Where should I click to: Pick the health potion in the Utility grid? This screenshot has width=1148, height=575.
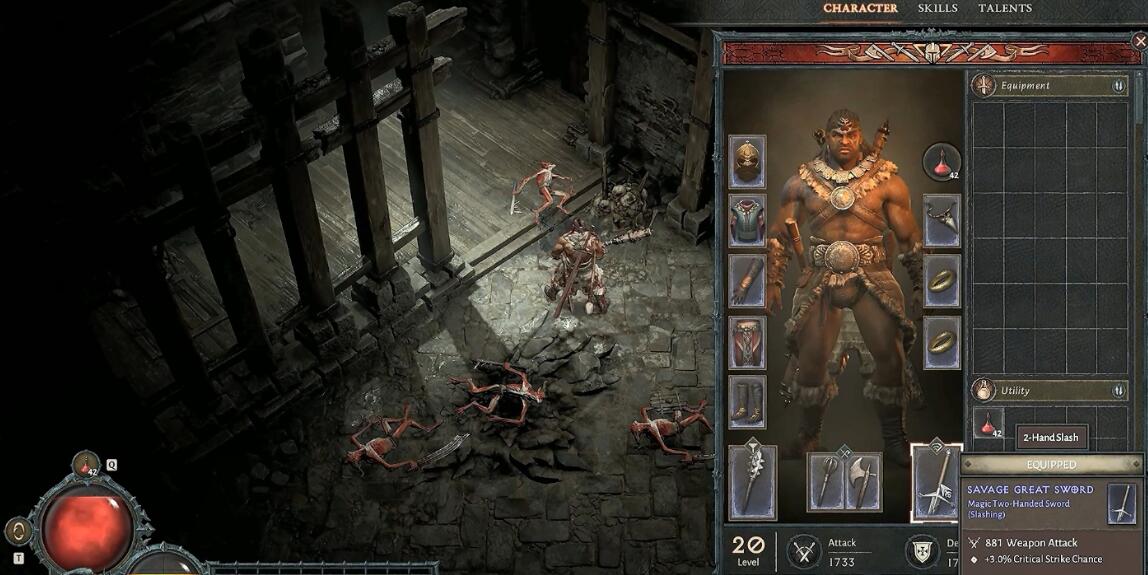click(x=988, y=423)
